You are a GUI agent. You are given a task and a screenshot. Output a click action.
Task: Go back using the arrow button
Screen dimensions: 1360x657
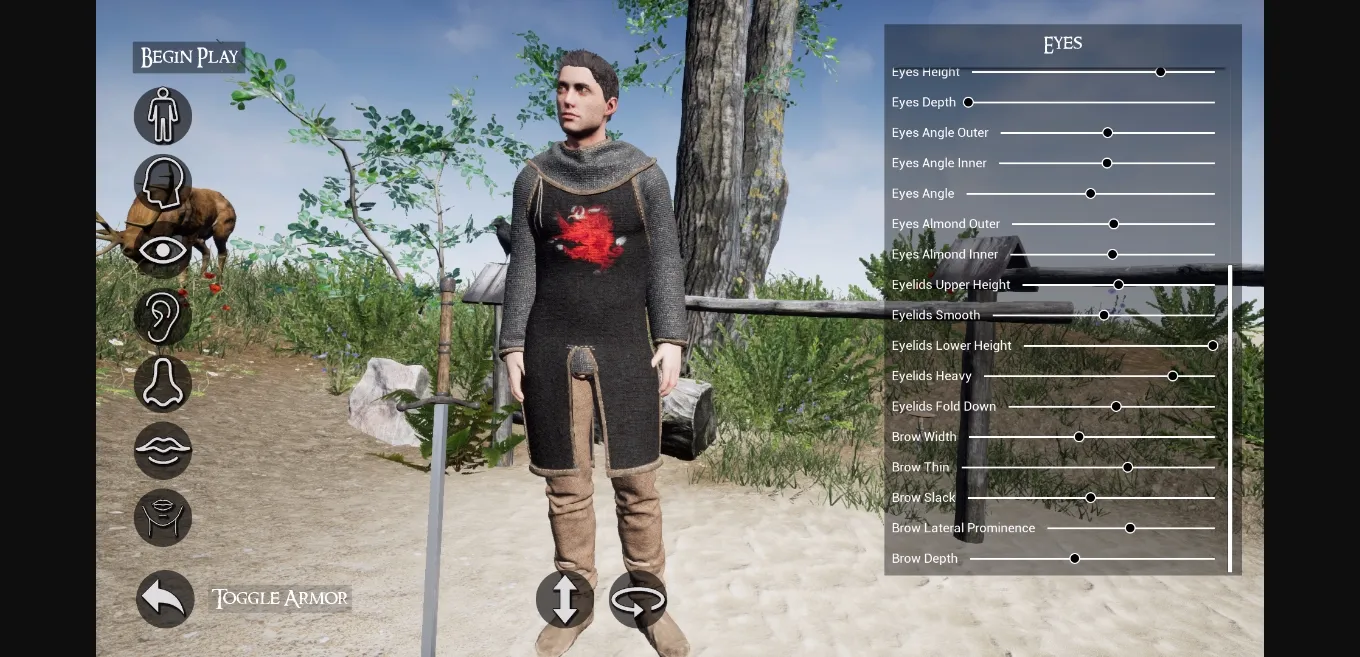(x=165, y=598)
